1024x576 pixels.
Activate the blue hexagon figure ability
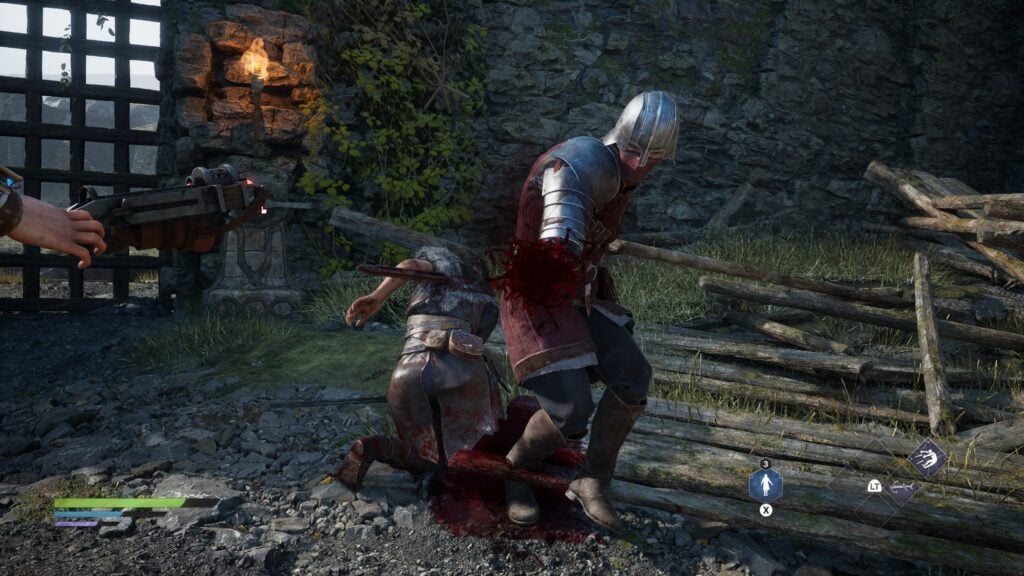(766, 485)
